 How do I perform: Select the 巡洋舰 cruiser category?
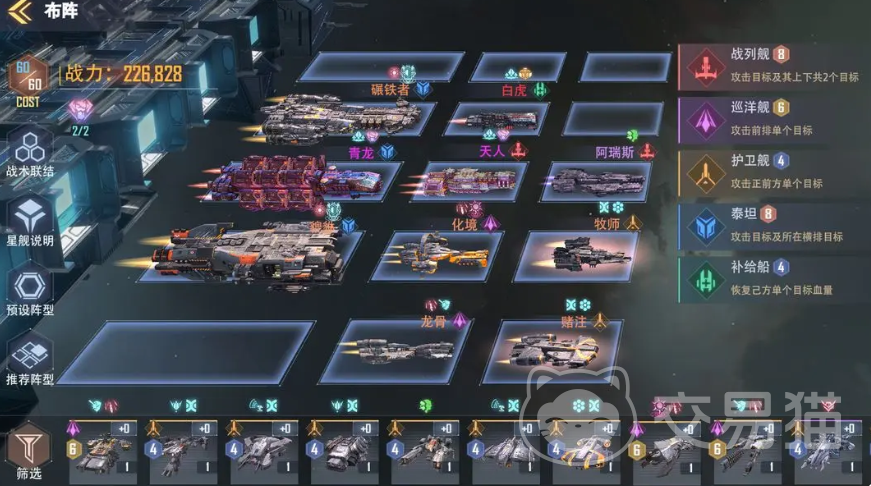point(770,118)
